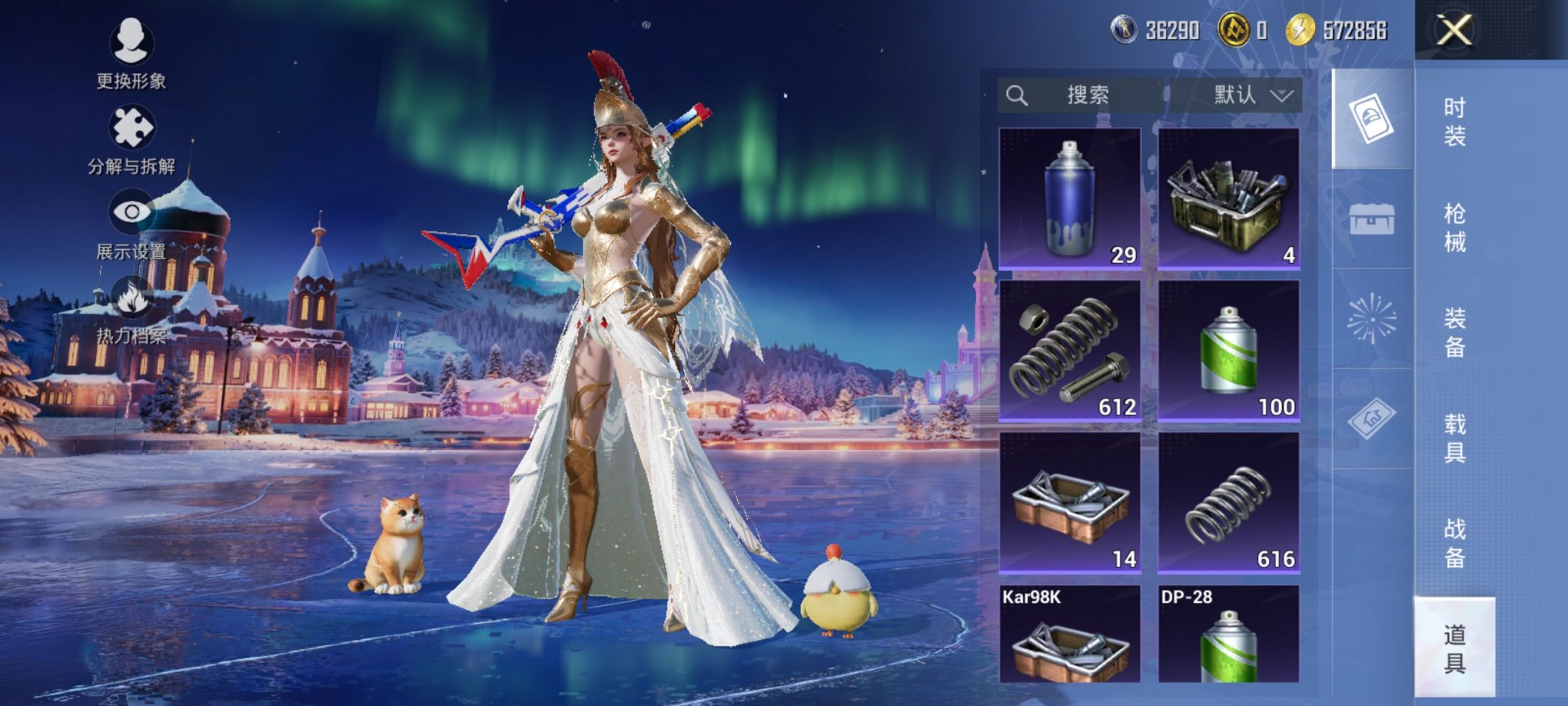Open 展示设置 display settings eye icon
Image resolution: width=1568 pixels, height=706 pixels.
tap(131, 223)
